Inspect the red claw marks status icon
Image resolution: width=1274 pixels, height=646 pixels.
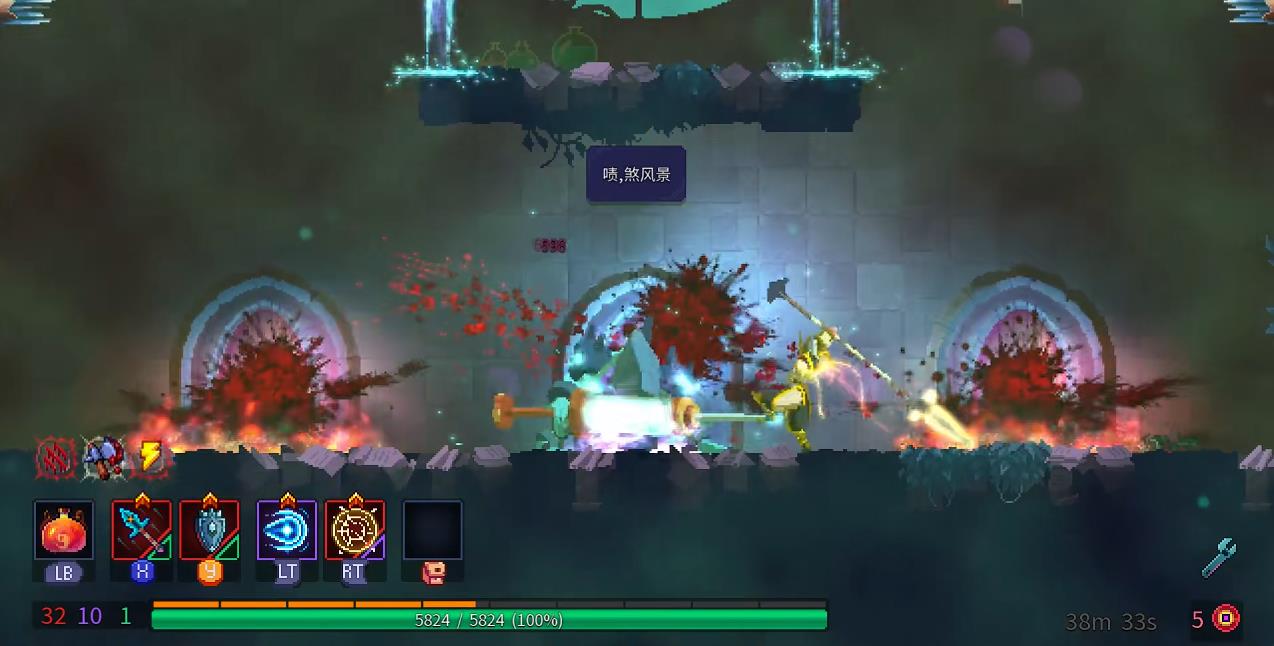[56, 457]
